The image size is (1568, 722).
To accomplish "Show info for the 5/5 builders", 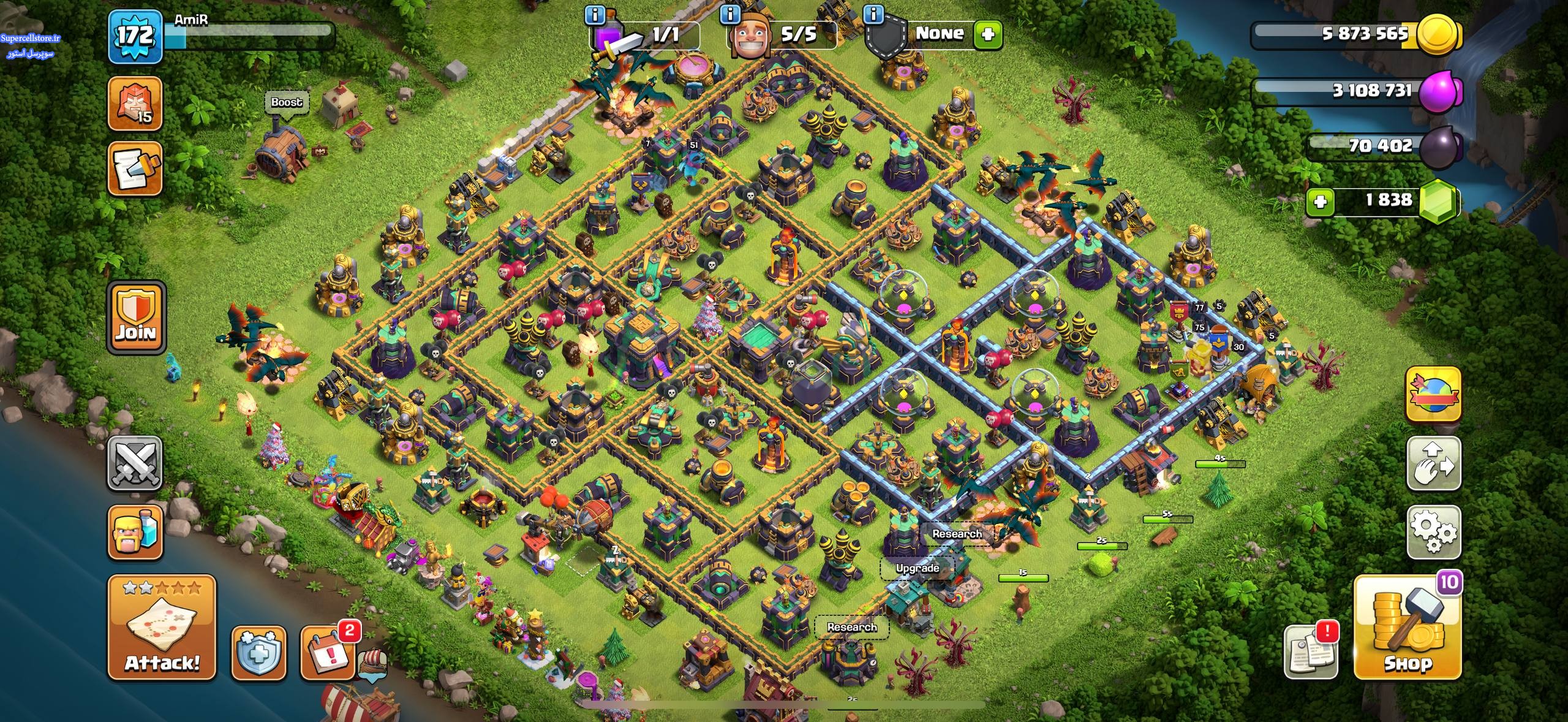I will click(729, 15).
